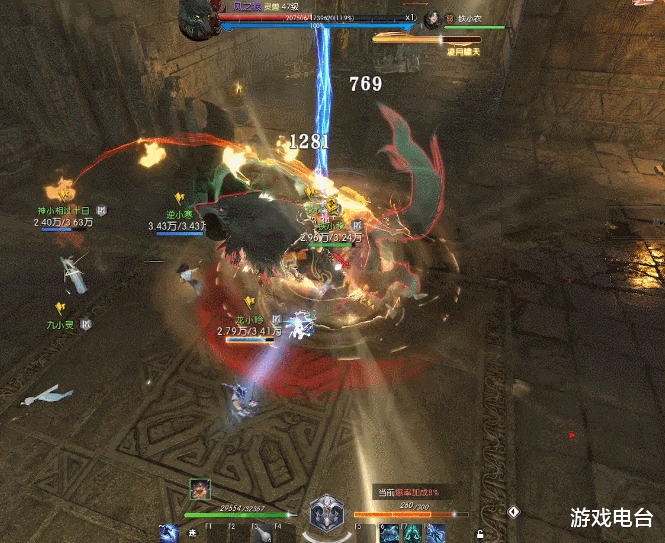Click the diamond marker icon at bottom right
The width and height of the screenshot is (665, 543).
point(514,511)
